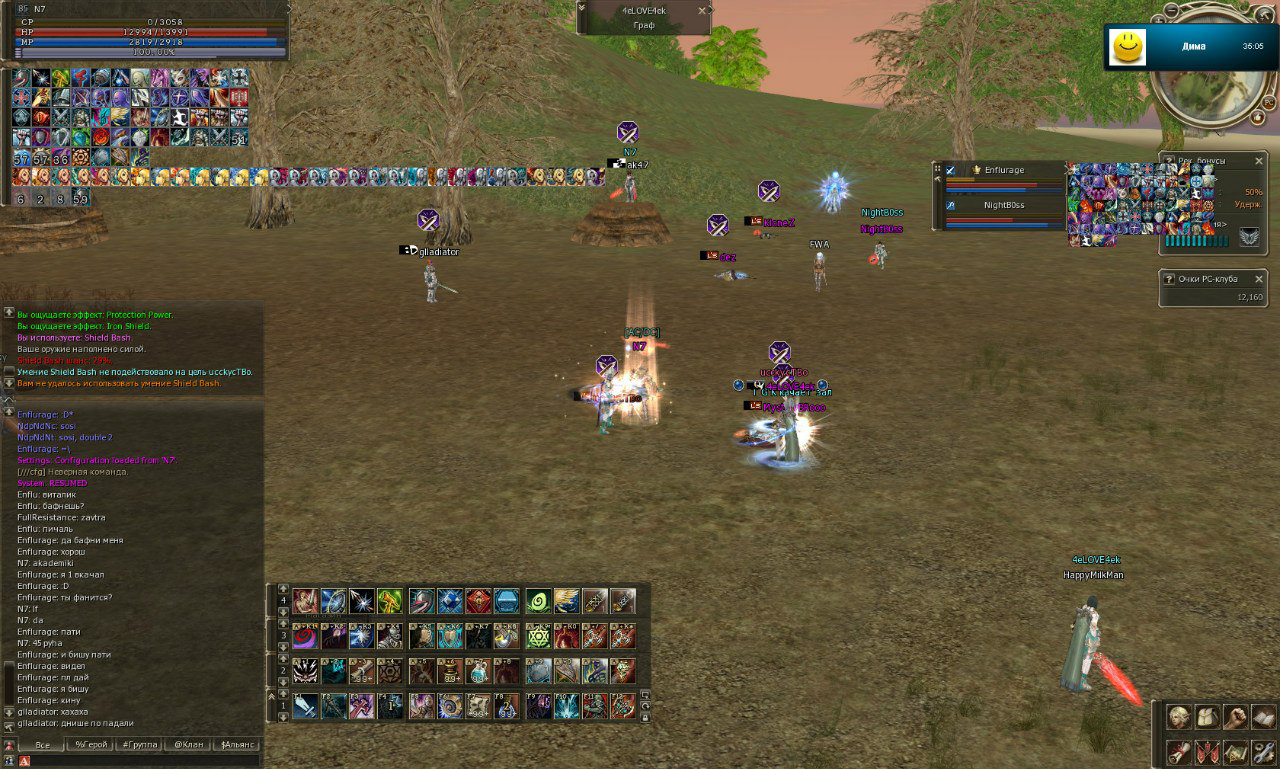The height and width of the screenshot is (769, 1280).
Task: Open the character status elf portrait icon
Action: point(1179,717)
